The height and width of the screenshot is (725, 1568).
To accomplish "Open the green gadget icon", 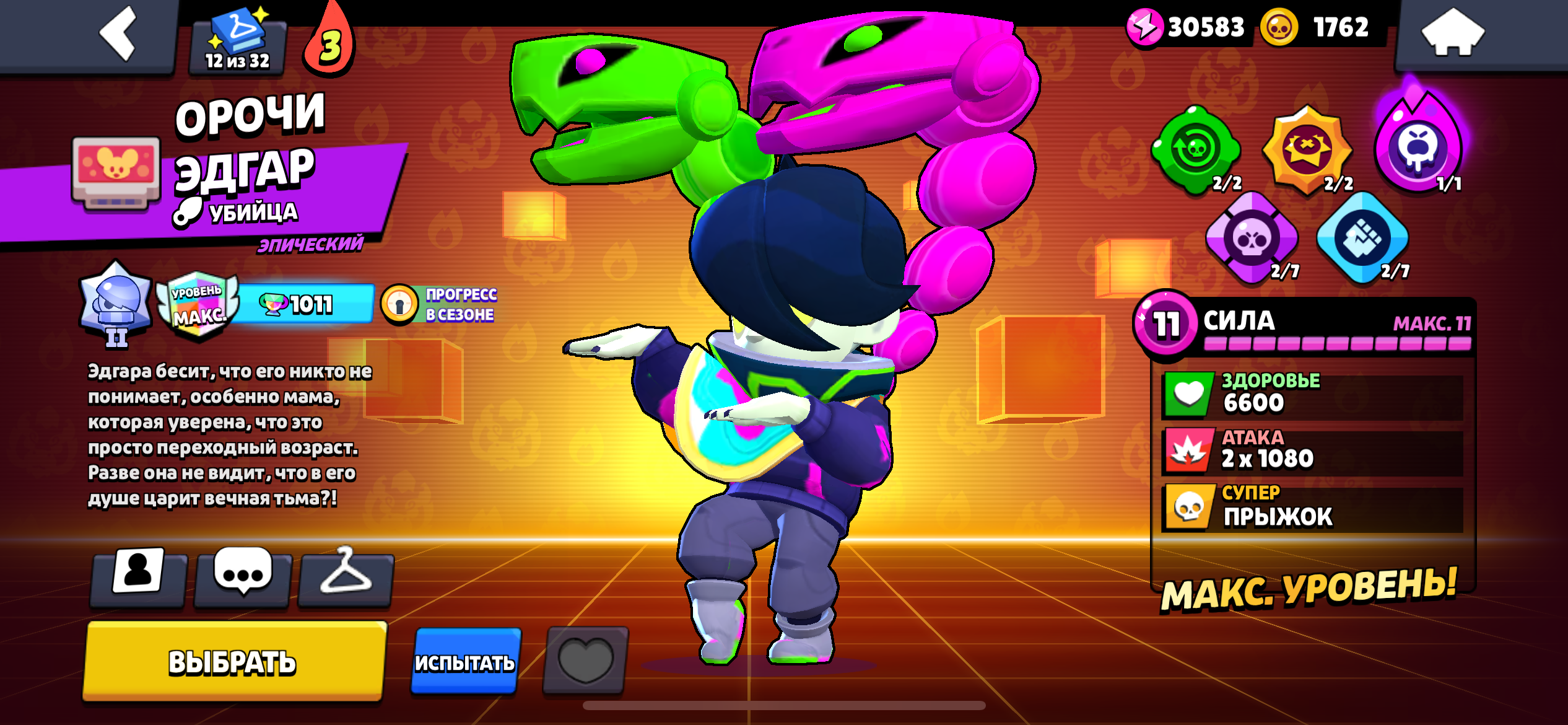I will [1195, 149].
